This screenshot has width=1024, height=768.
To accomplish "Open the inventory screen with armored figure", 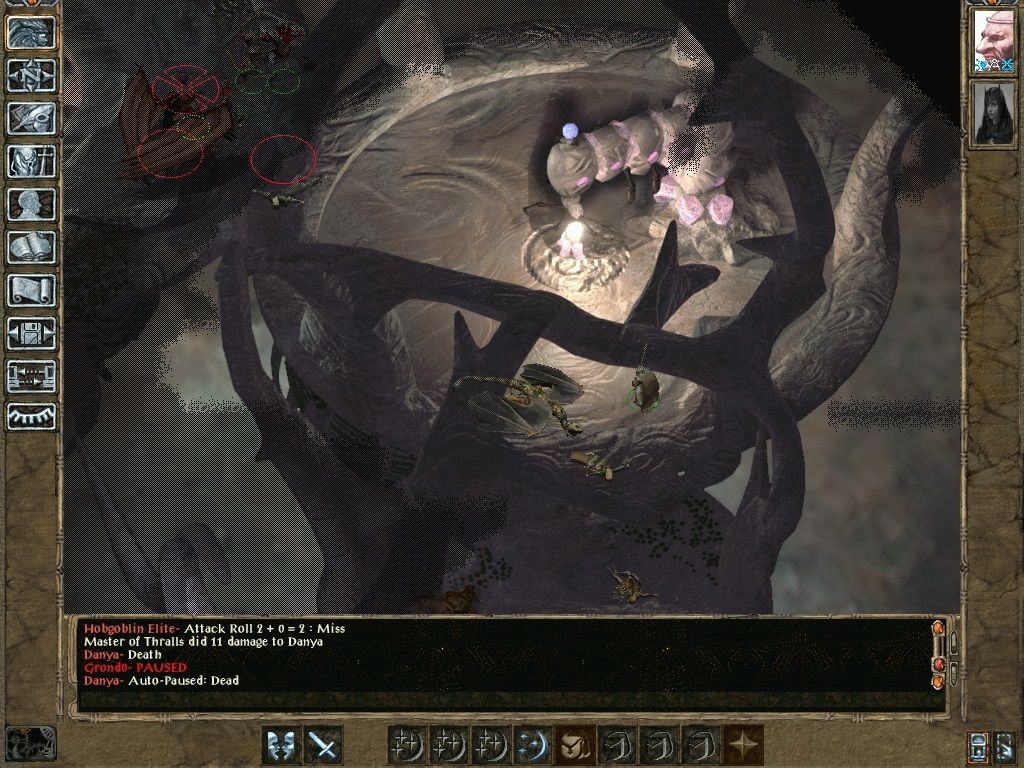I will point(31,161).
